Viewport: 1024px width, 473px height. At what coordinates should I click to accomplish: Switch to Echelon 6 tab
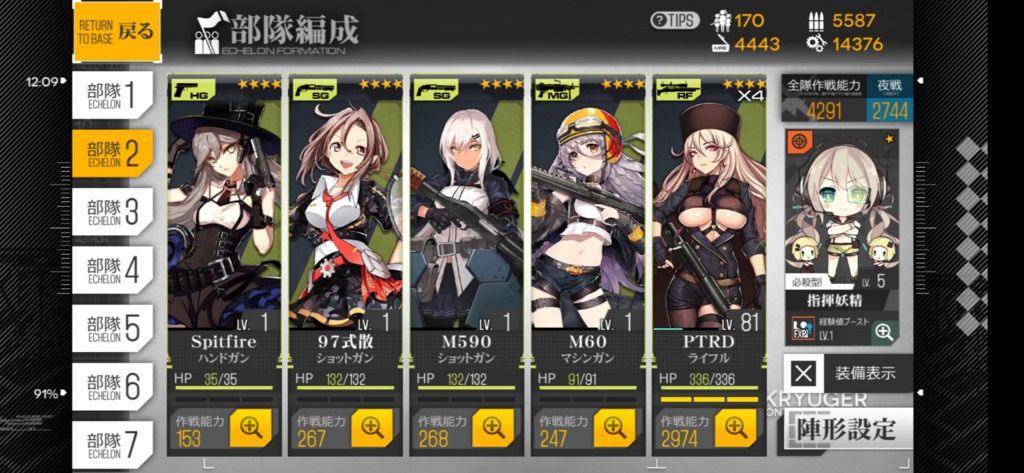pyautogui.click(x=112, y=387)
